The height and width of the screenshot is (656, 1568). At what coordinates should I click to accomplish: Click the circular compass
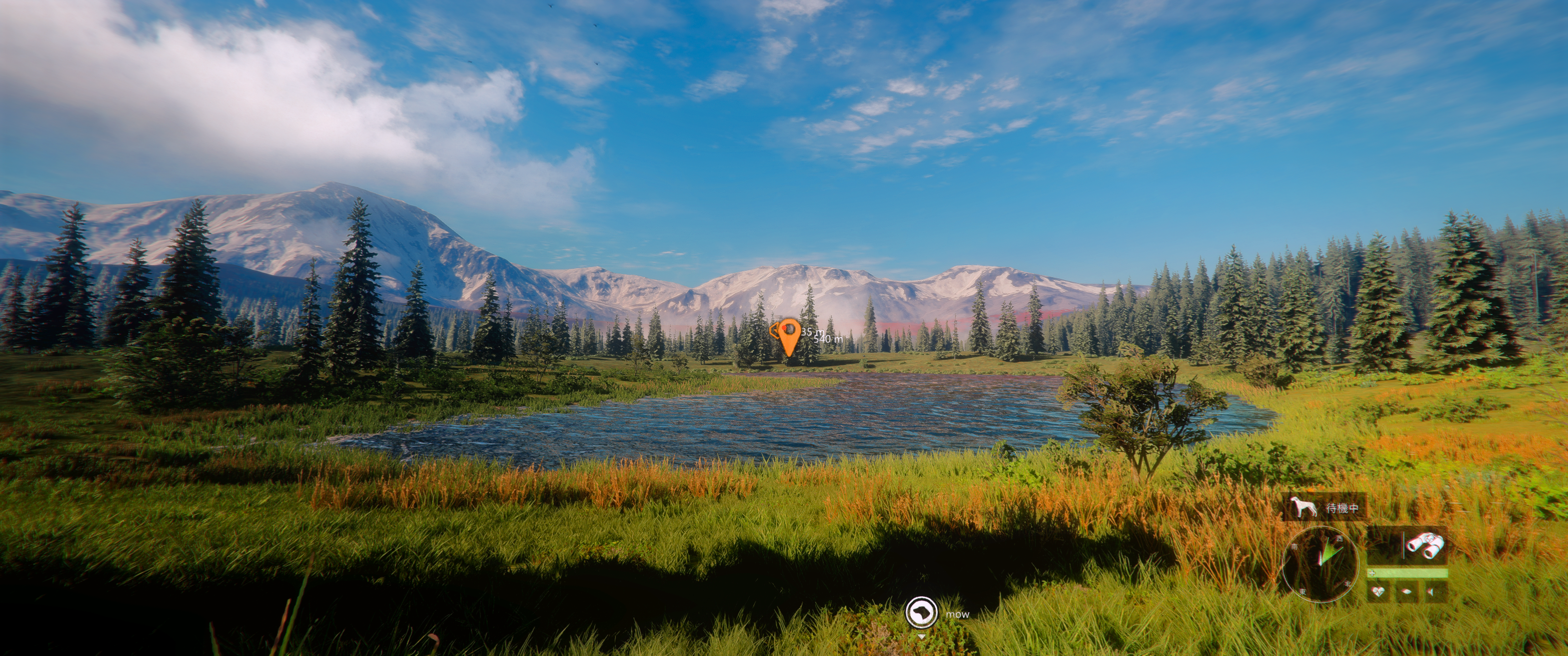pyautogui.click(x=1320, y=563)
